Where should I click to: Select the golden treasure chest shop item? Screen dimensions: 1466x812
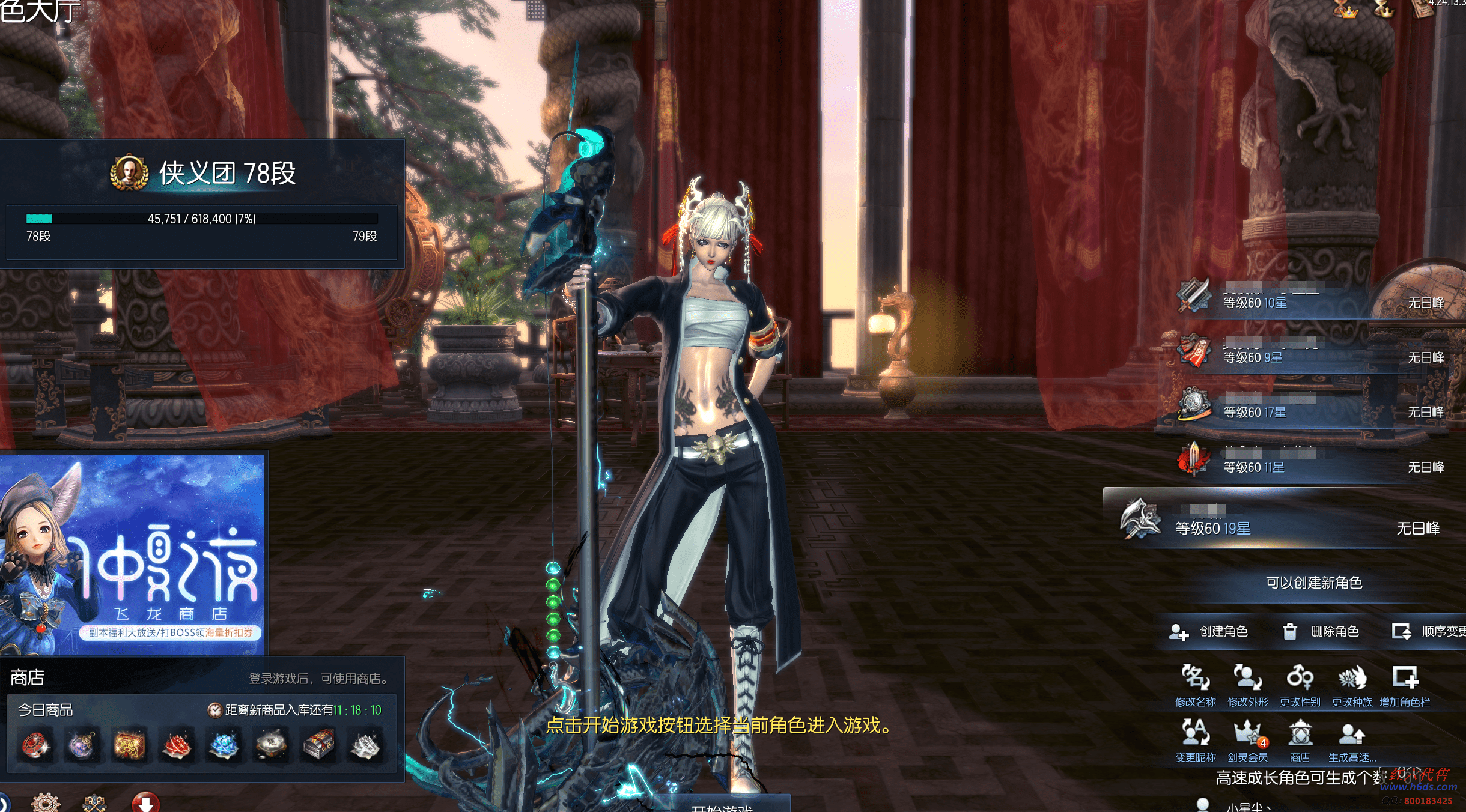point(130,745)
